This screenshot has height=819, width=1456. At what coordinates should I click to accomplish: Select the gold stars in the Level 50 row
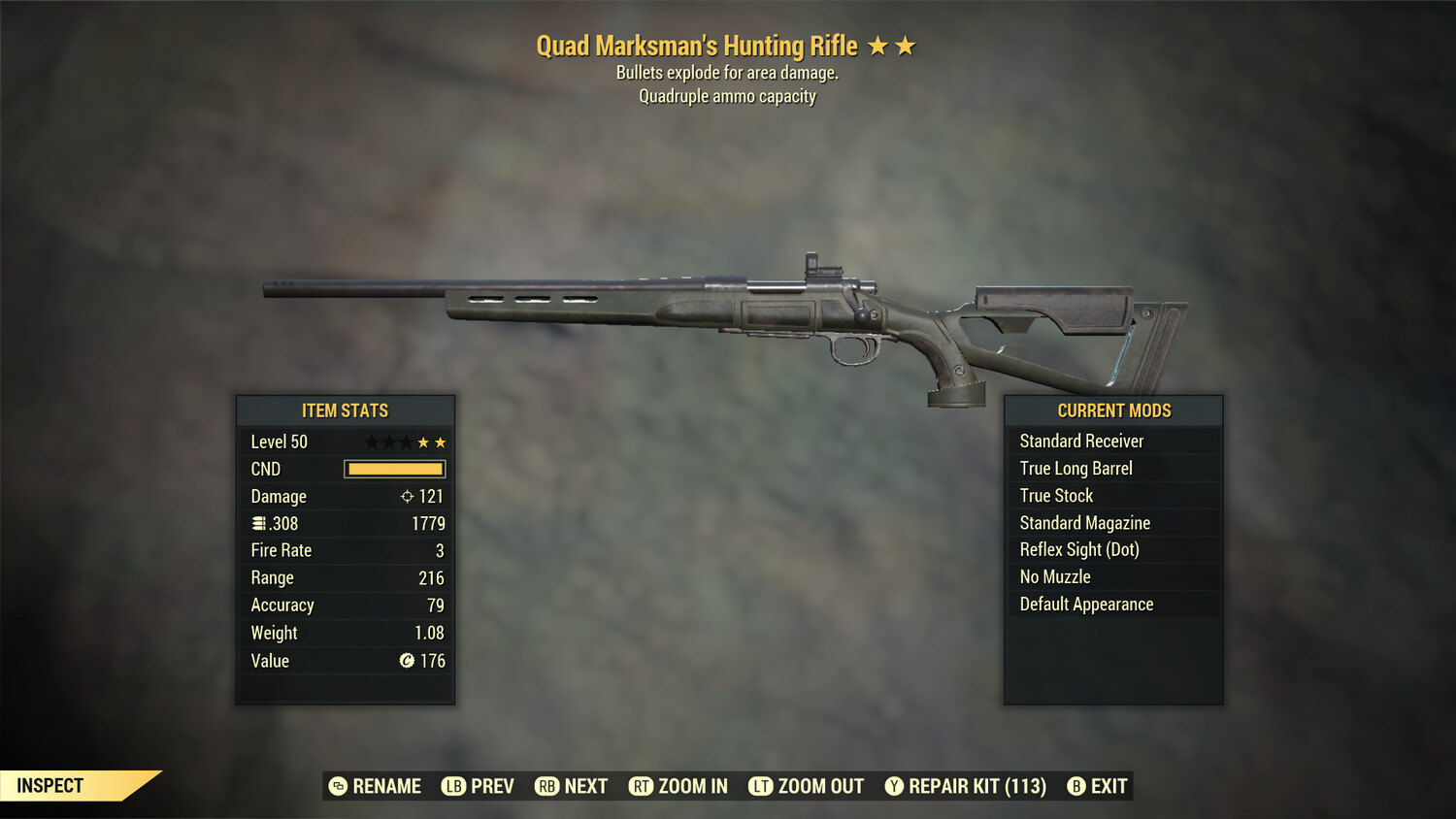tap(433, 441)
